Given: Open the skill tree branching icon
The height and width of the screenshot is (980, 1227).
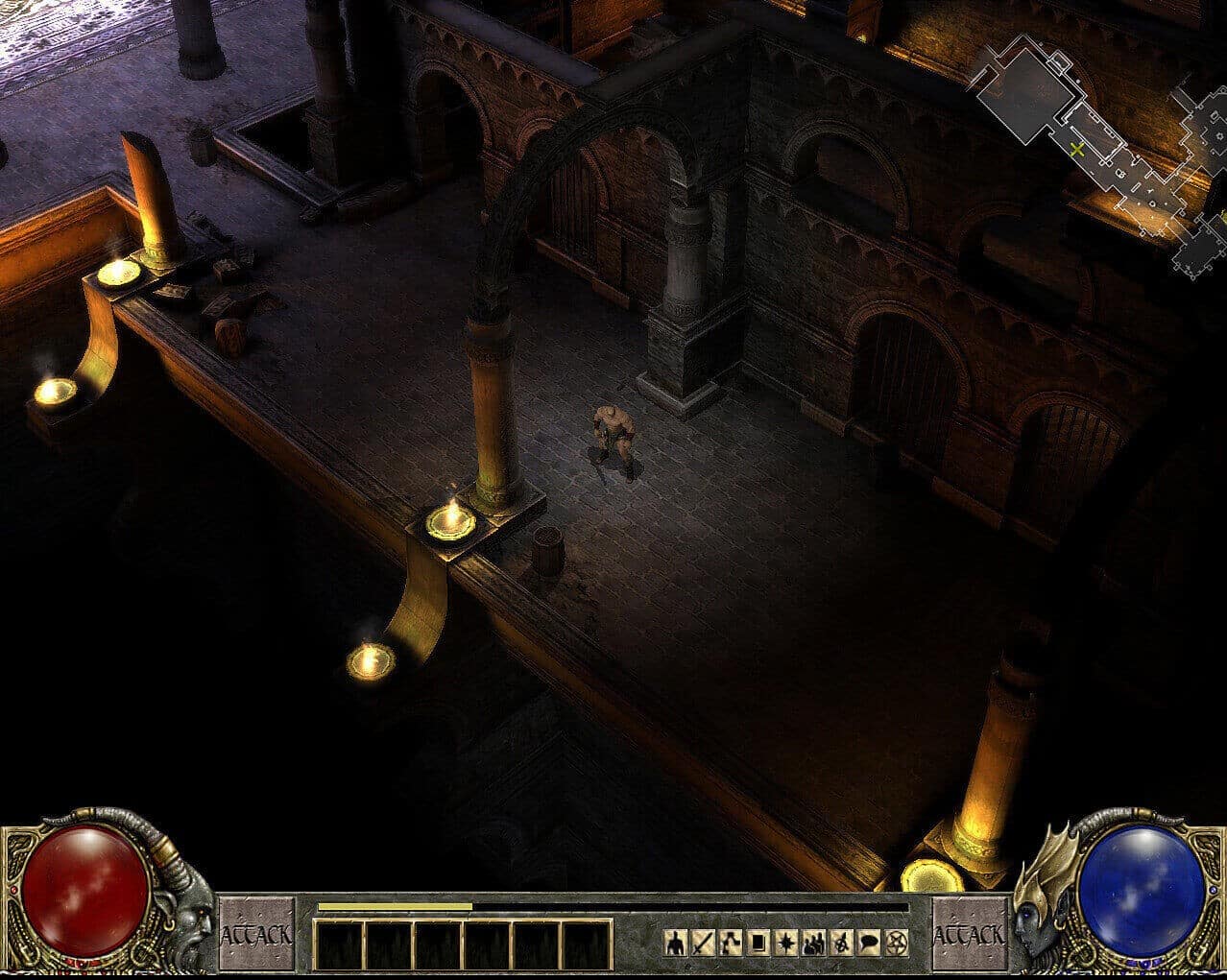Looking at the screenshot, I should (x=732, y=943).
